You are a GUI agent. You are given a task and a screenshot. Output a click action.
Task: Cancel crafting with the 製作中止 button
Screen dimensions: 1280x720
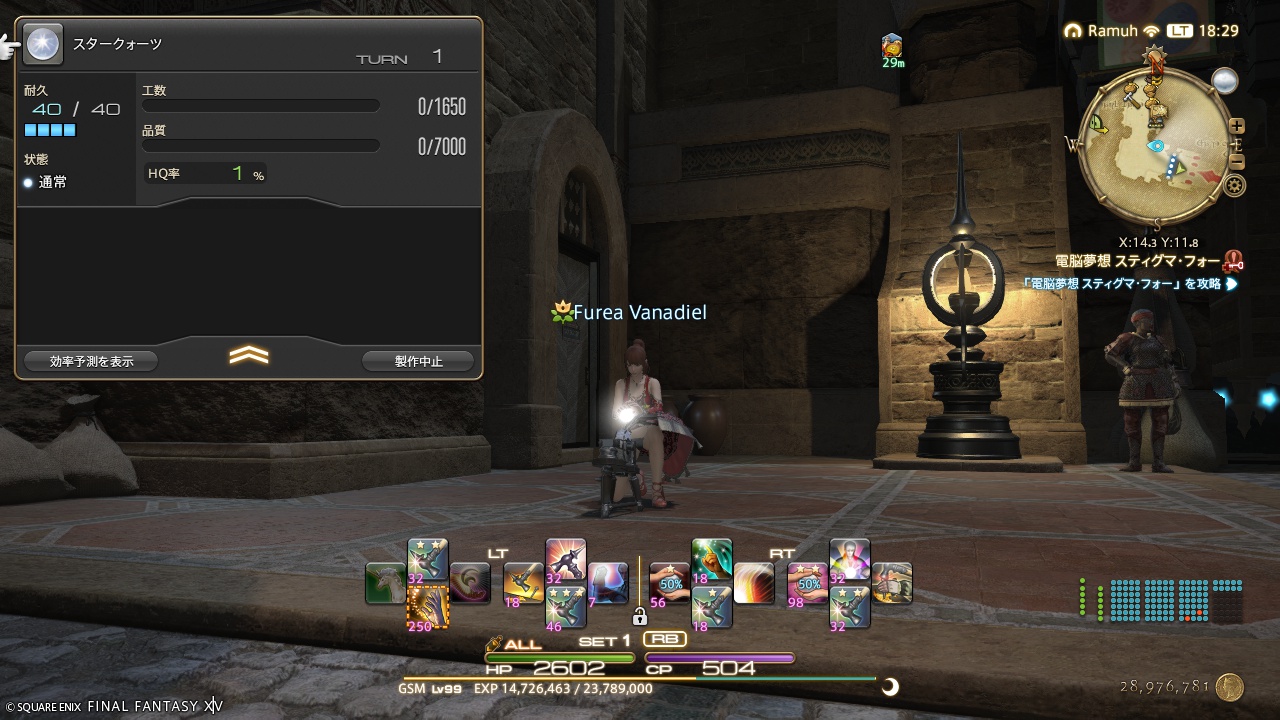point(418,361)
